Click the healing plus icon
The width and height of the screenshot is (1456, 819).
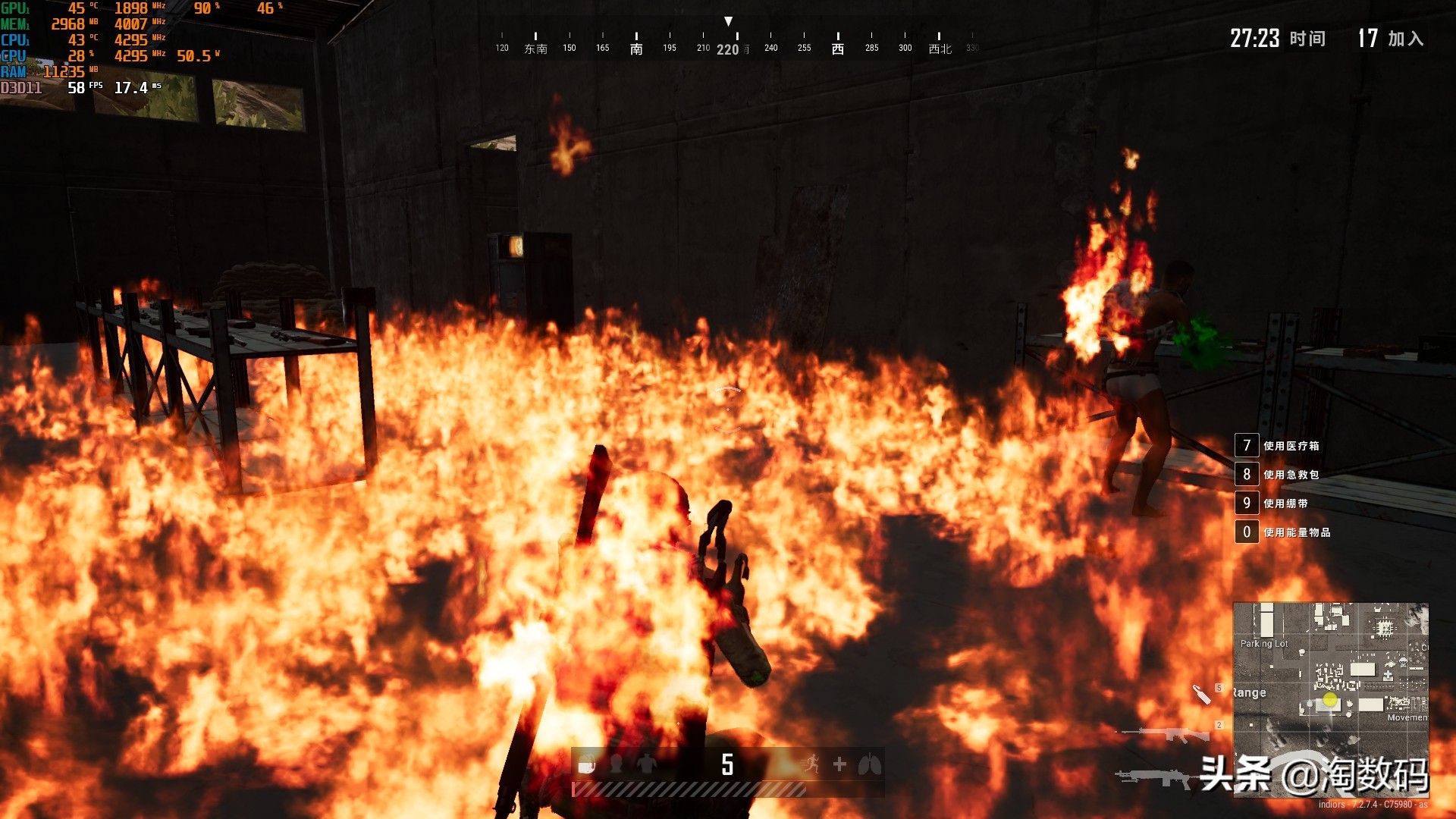[x=839, y=764]
